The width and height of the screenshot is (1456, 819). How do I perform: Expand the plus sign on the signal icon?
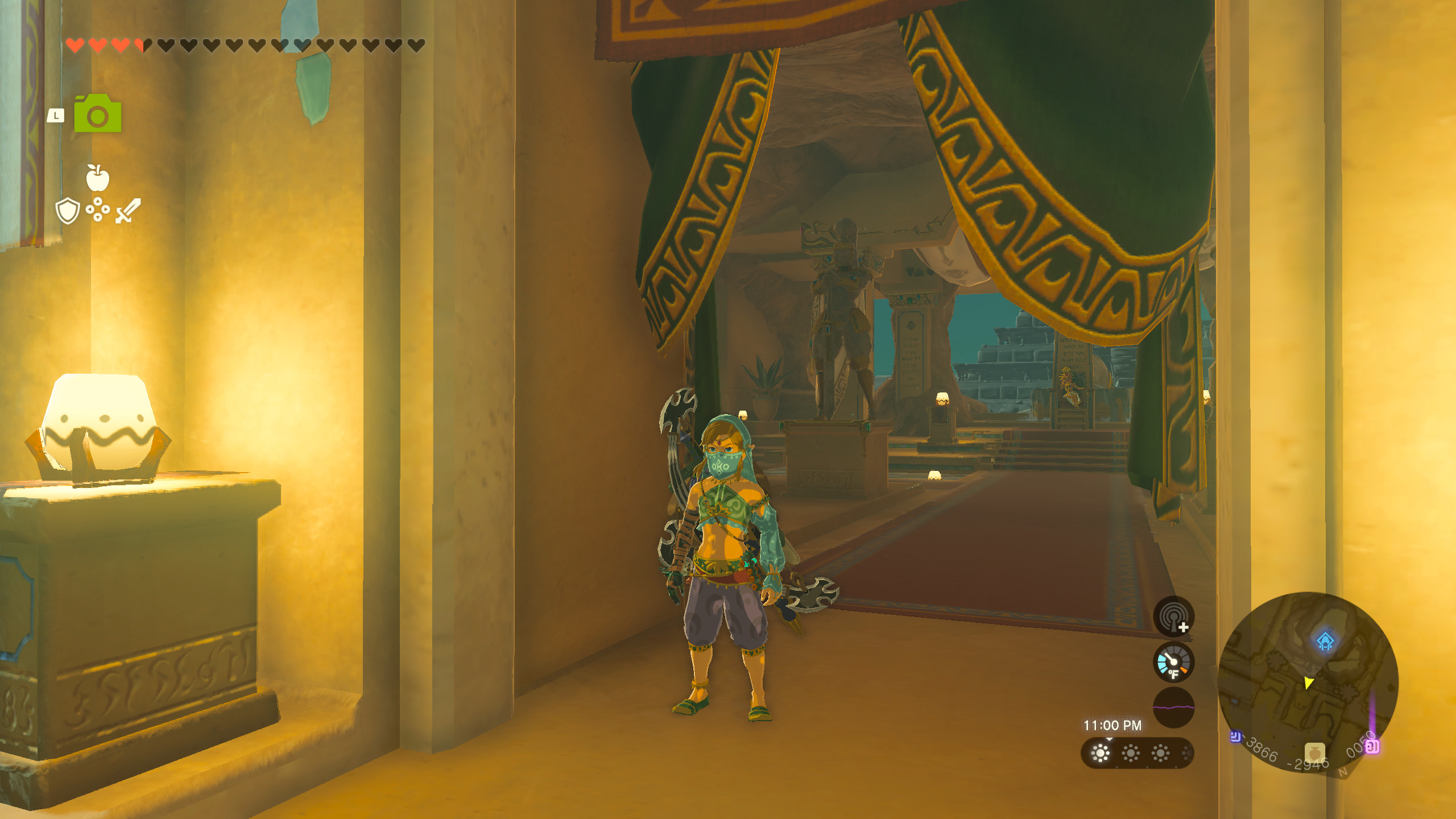tap(1184, 627)
